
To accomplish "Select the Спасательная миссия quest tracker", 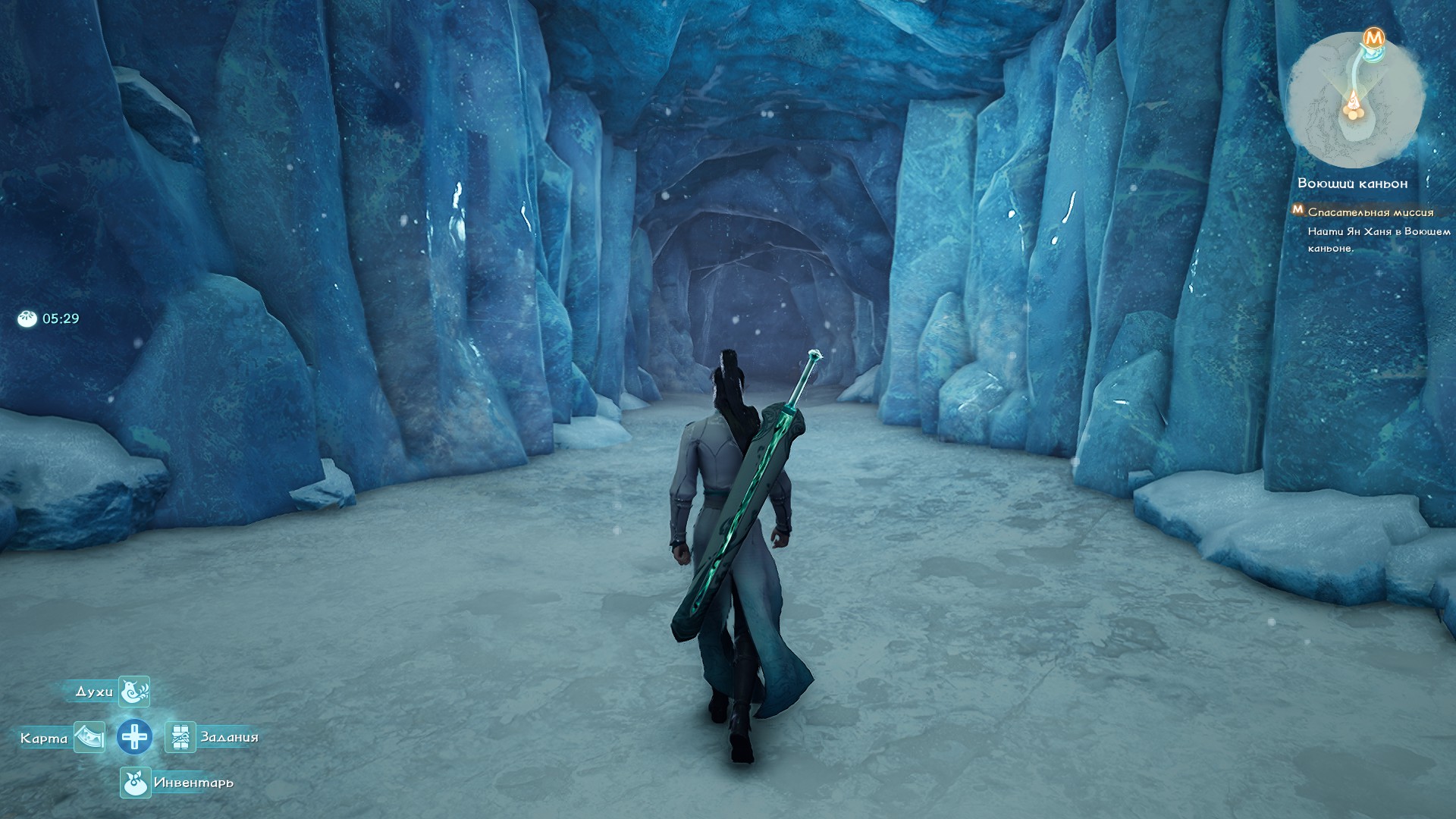I will click(x=1370, y=212).
